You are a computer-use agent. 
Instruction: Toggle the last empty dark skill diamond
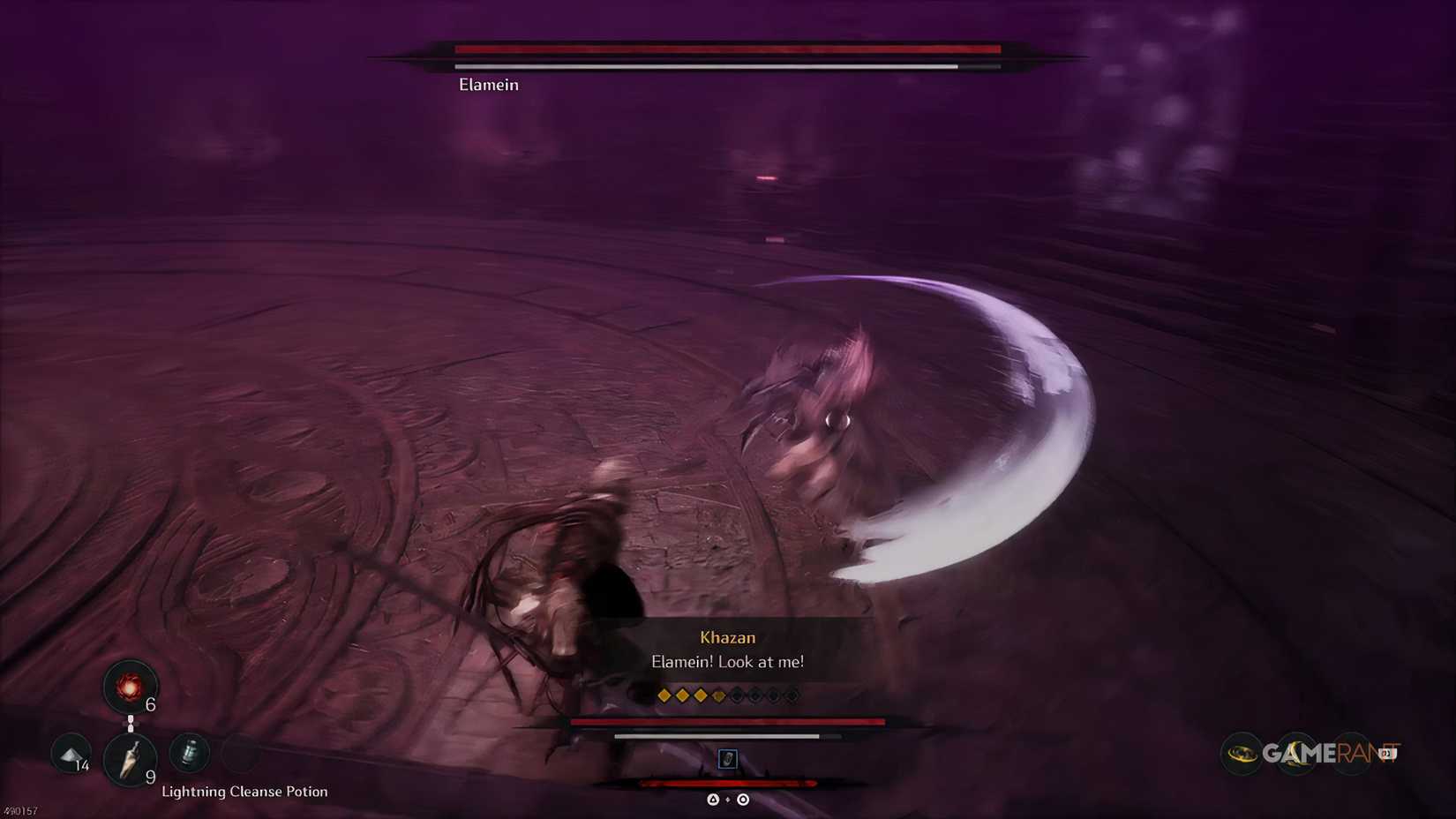pos(792,695)
